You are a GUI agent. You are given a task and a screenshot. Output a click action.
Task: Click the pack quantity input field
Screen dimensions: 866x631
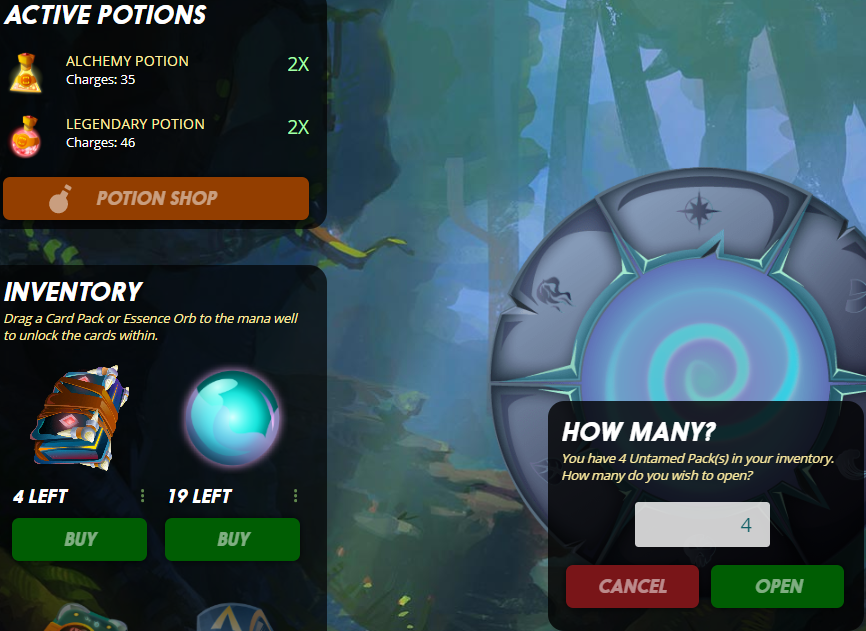(x=702, y=525)
